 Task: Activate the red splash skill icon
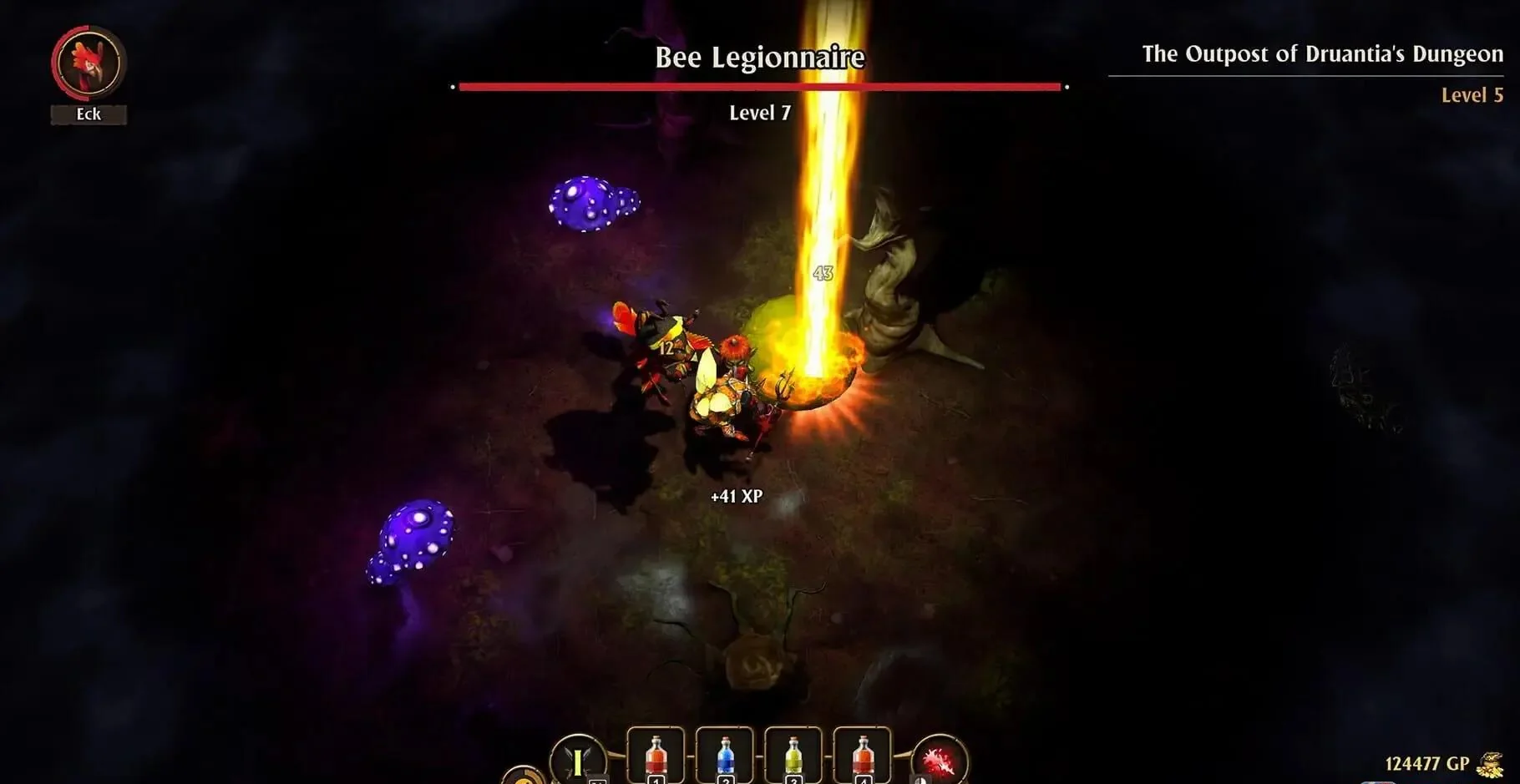[939, 761]
